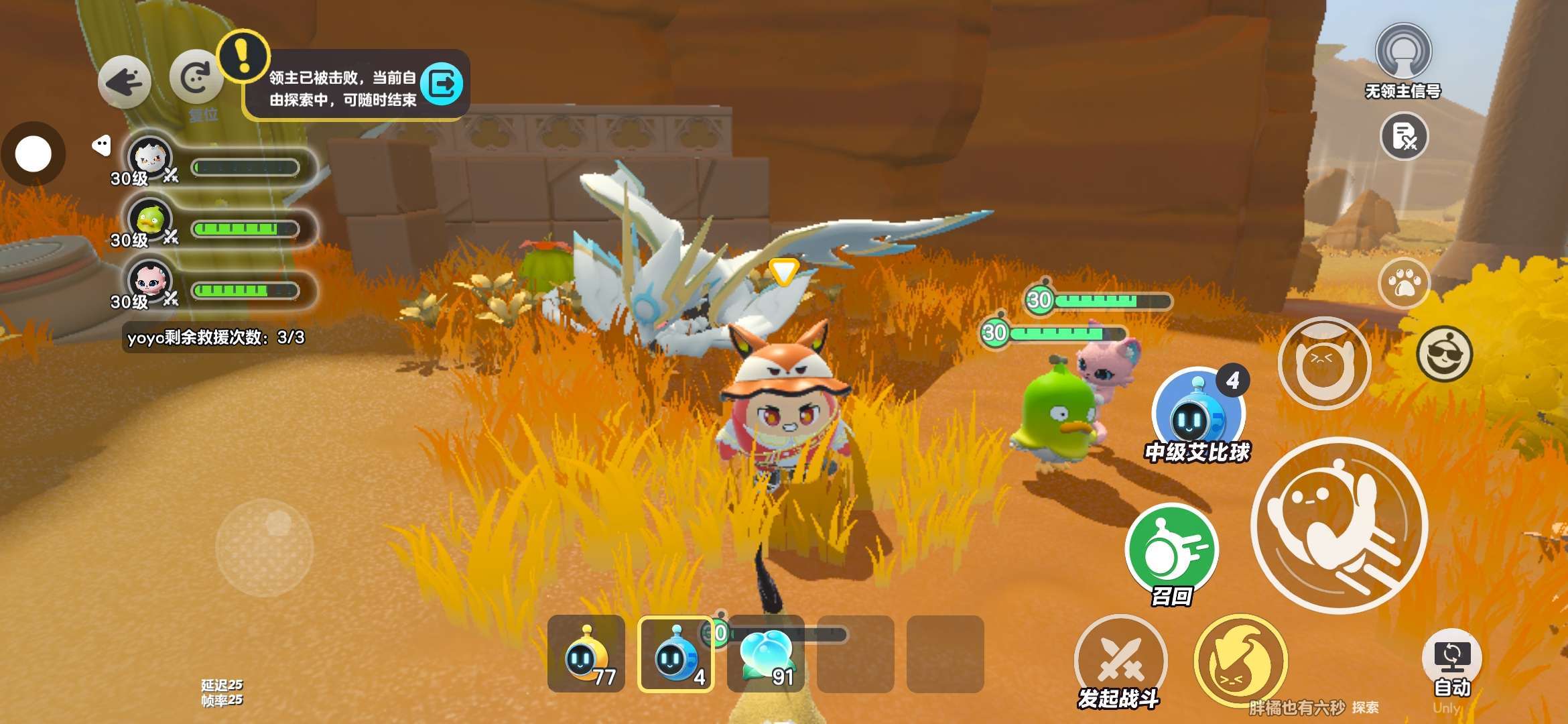Select the blue crystal item slot
Image resolution: width=1568 pixels, height=724 pixels.
coord(765,654)
